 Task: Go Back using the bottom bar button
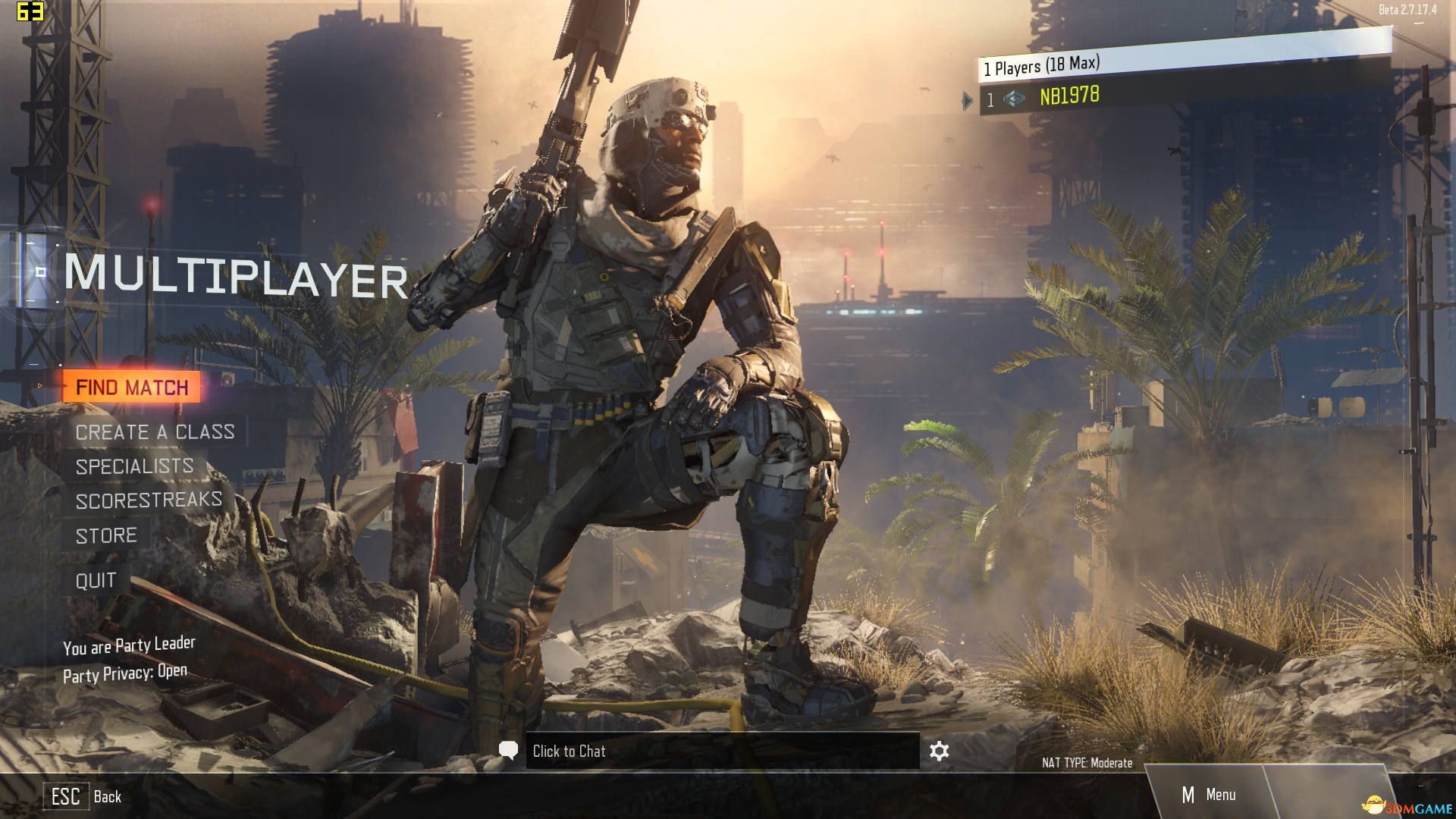click(x=82, y=796)
